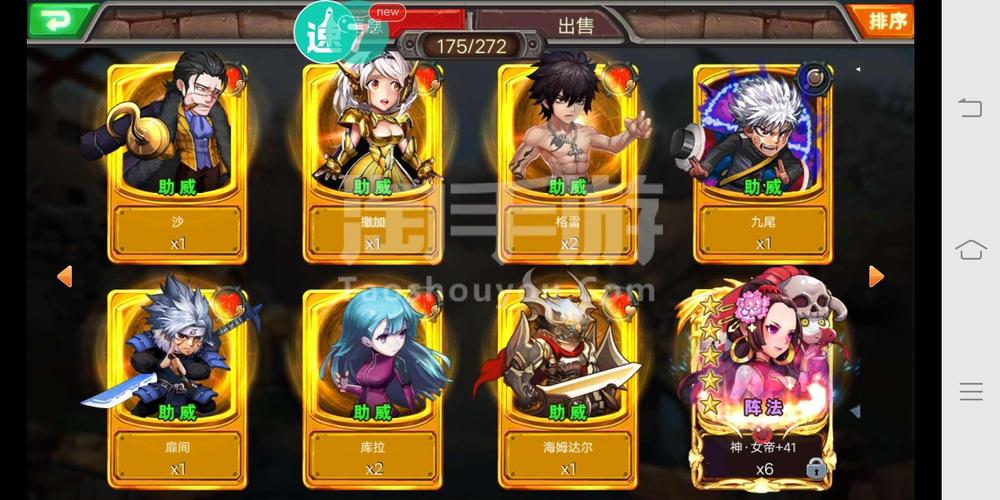Pick the 九尾 hero card
The width and height of the screenshot is (1000, 500).
(x=763, y=160)
